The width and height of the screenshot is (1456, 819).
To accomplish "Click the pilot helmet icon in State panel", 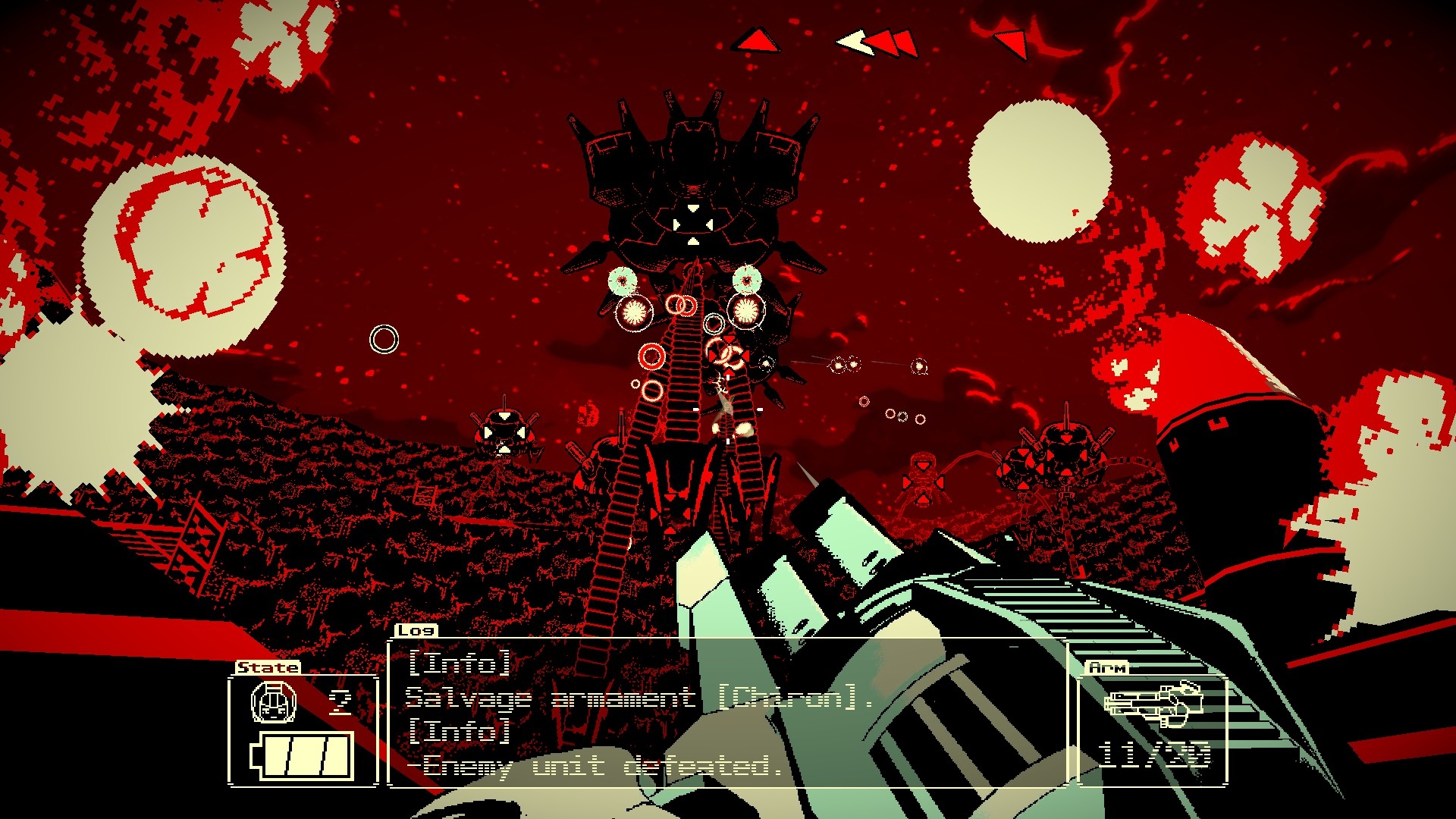I will pos(273,701).
